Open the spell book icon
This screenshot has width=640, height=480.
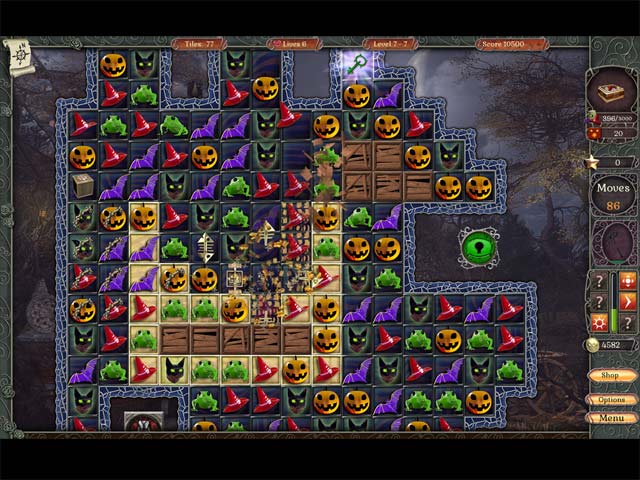pos(611,93)
